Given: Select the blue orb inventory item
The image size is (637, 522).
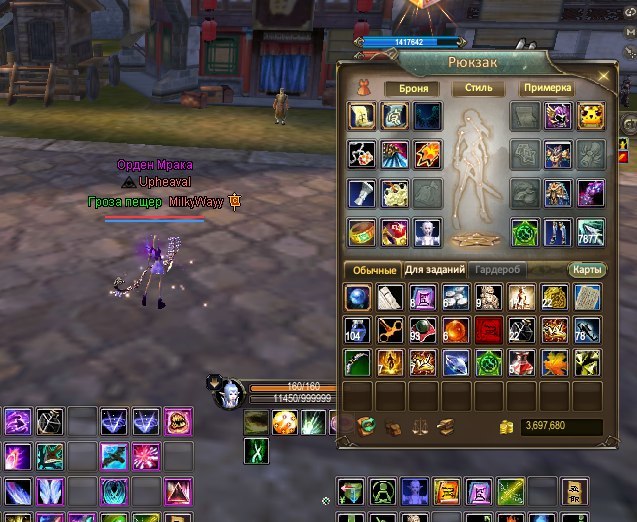Looking at the screenshot, I should 360,297.
